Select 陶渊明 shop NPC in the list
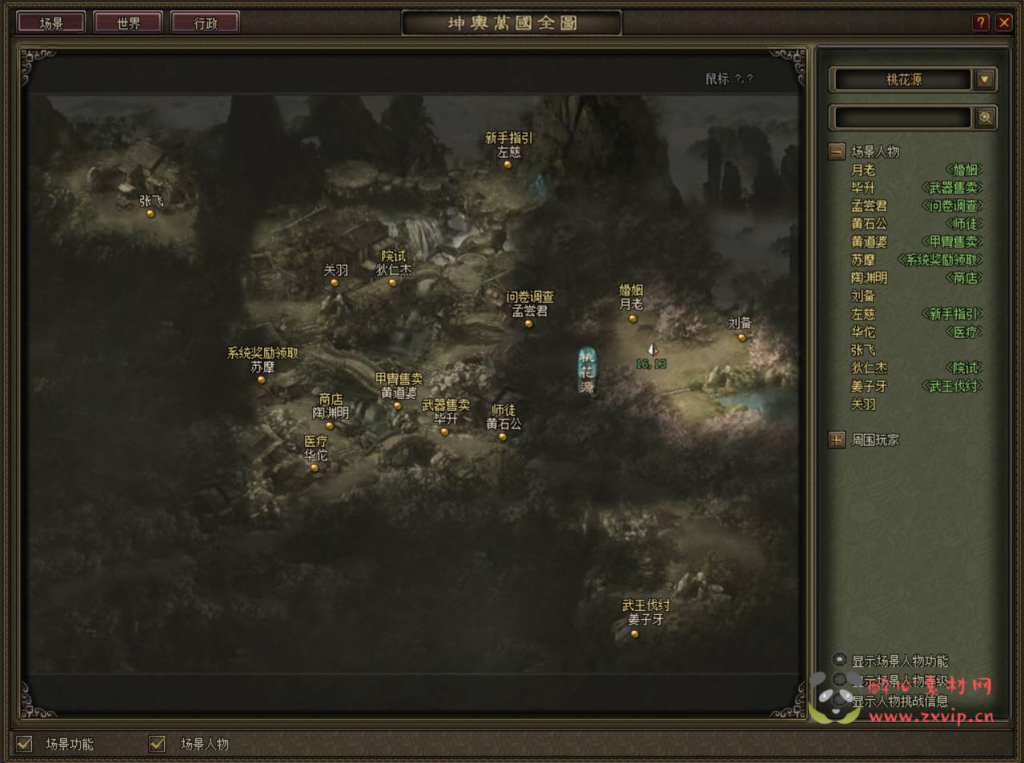Screen dimensions: 1024x763 (x=869, y=278)
